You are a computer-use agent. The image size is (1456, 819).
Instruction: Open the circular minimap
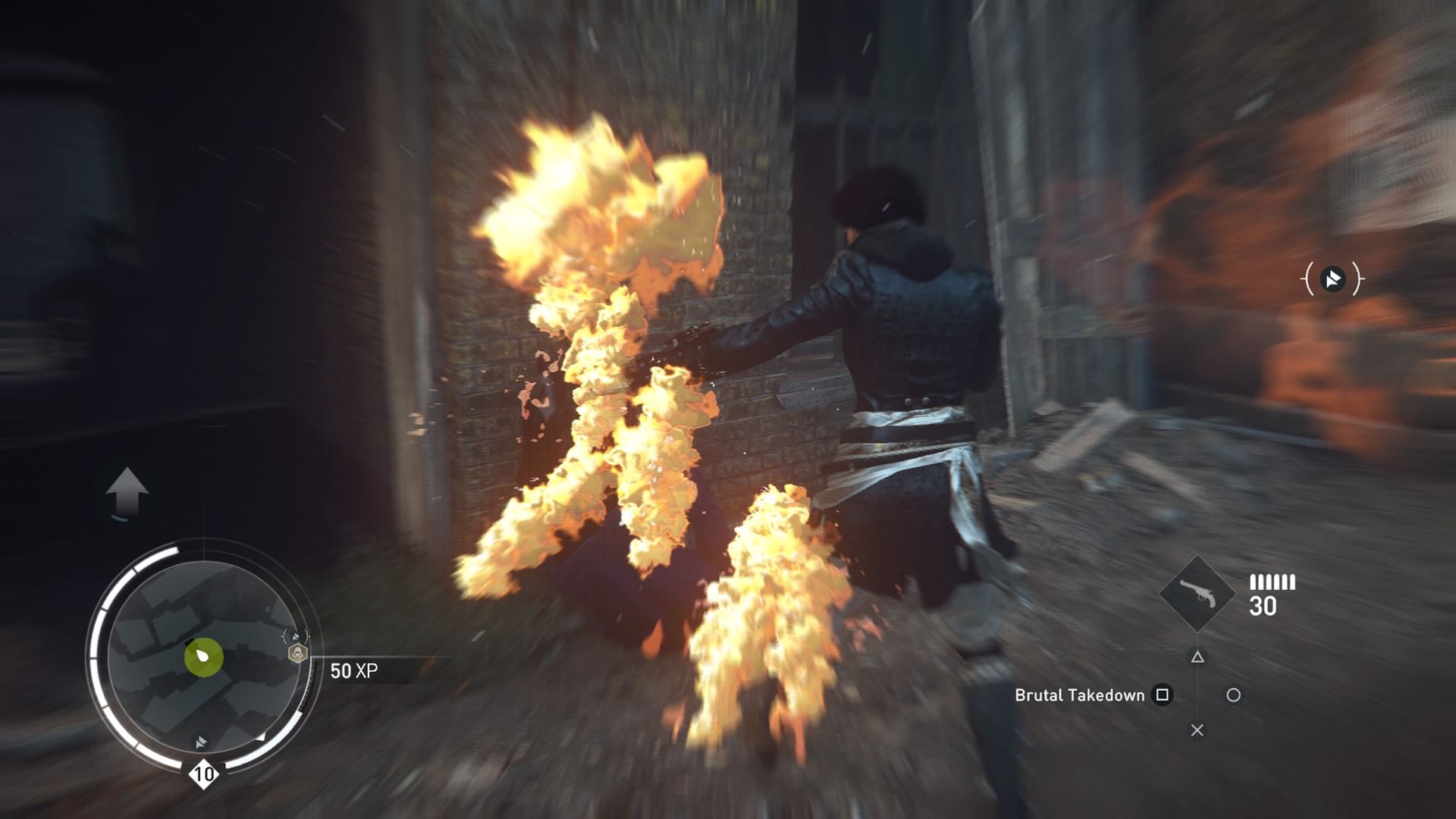[x=202, y=656]
